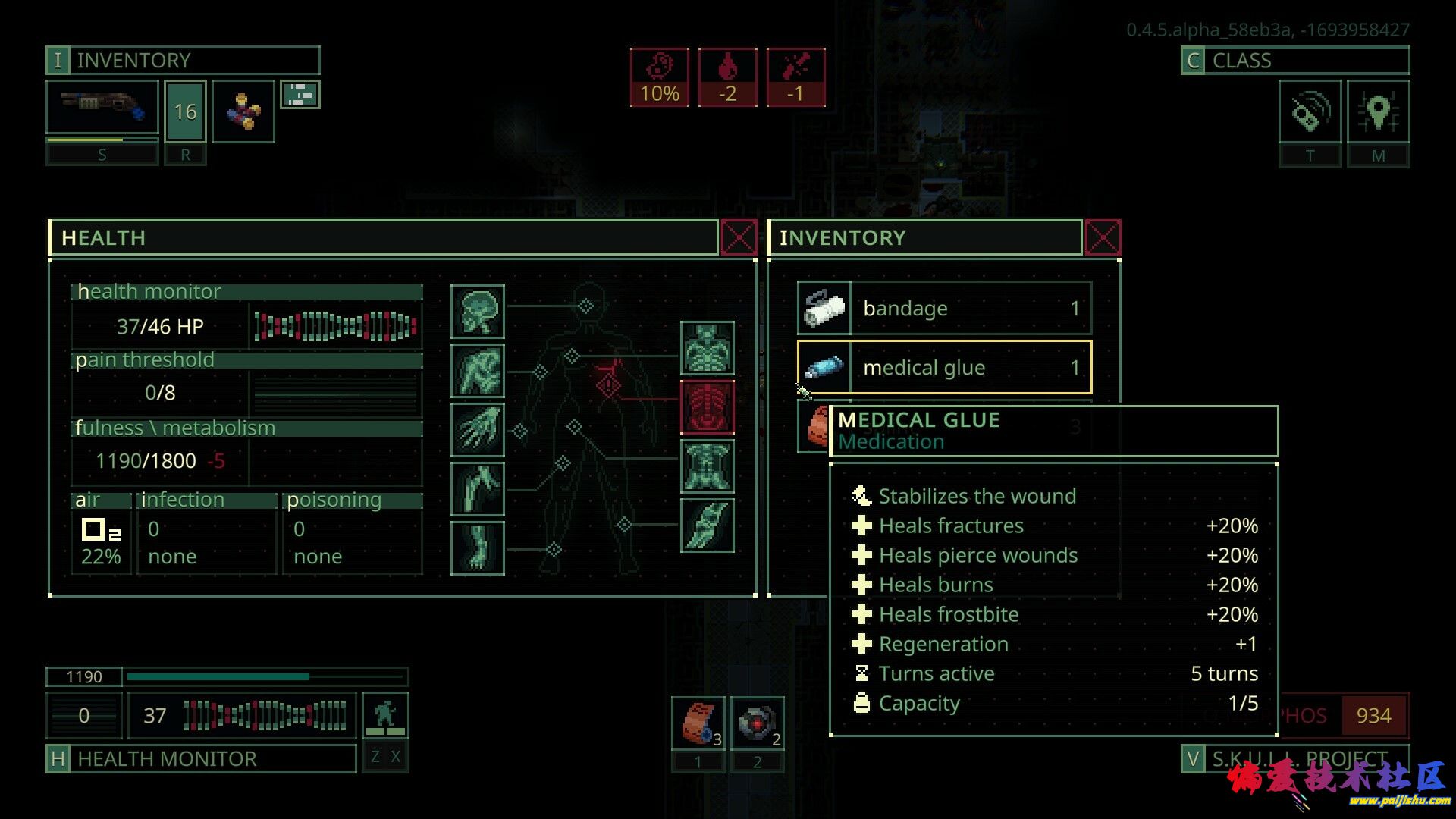
Task: Select the bandage item row
Action: (944, 309)
